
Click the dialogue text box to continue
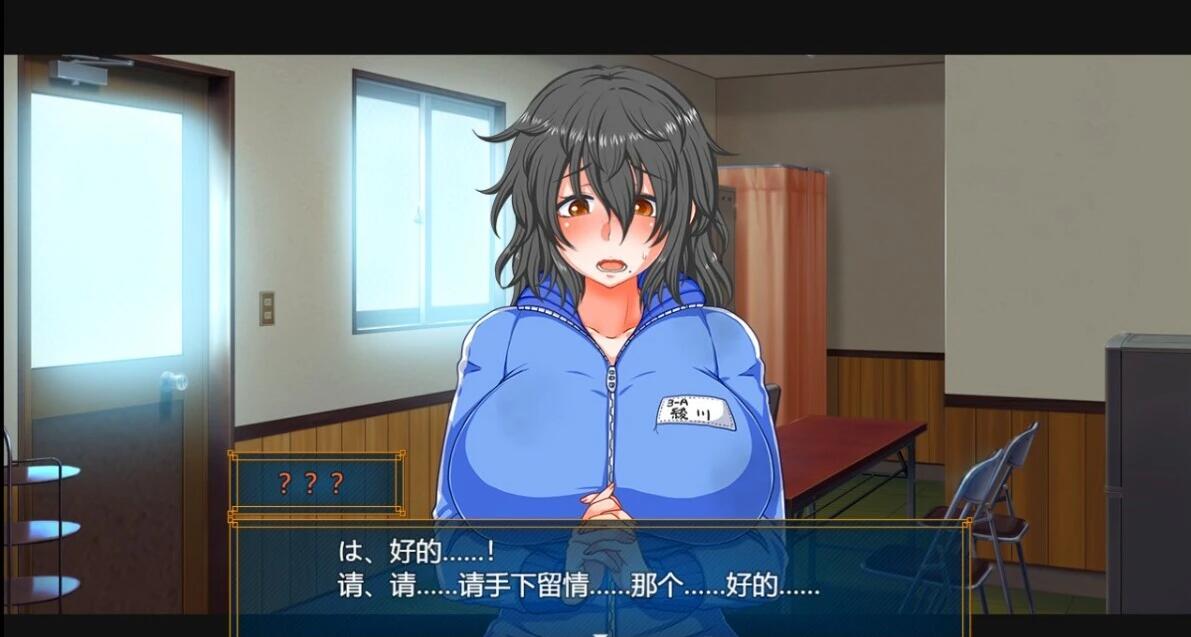600,571
